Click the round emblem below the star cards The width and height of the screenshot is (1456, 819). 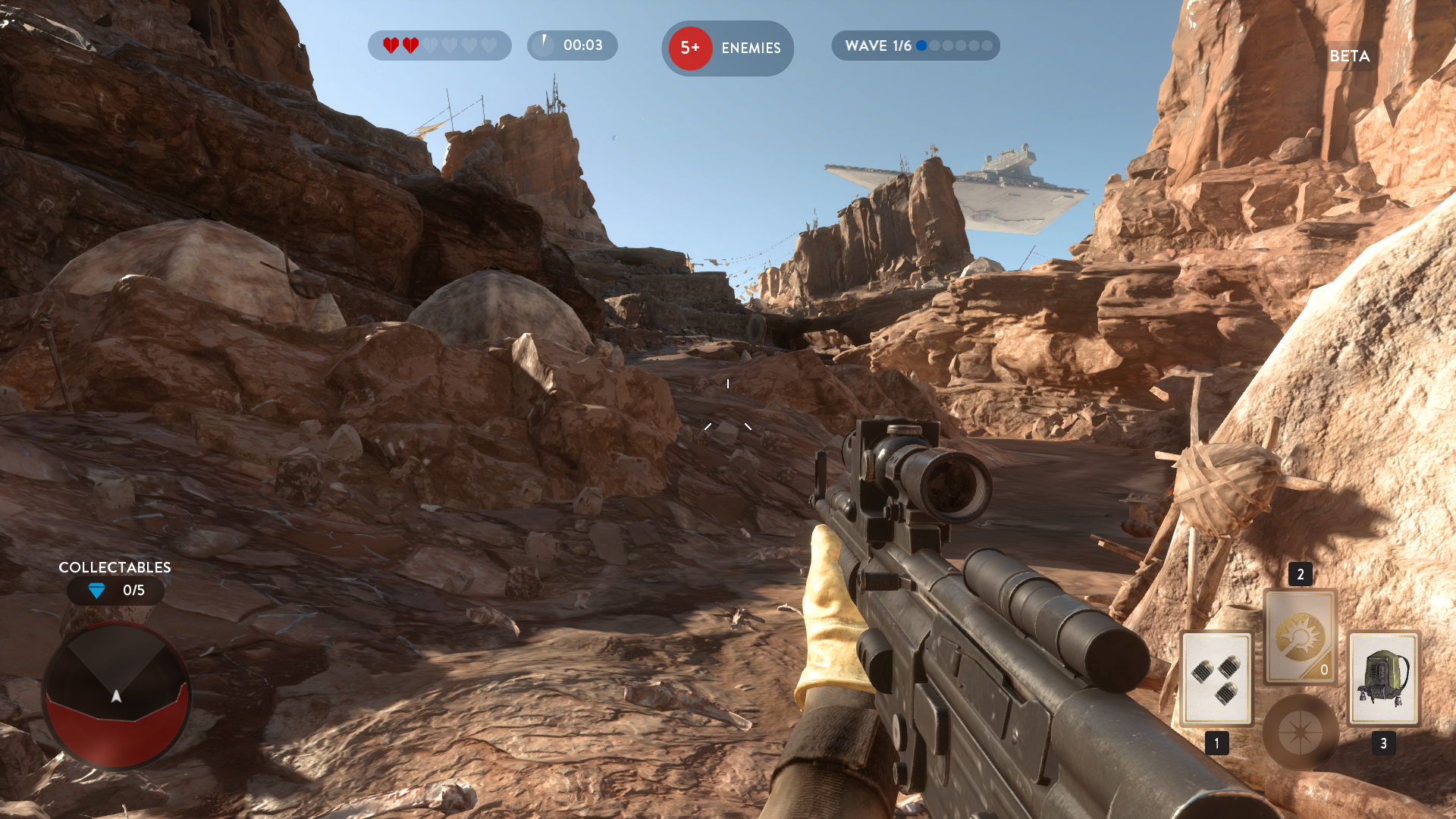pyautogui.click(x=1300, y=733)
